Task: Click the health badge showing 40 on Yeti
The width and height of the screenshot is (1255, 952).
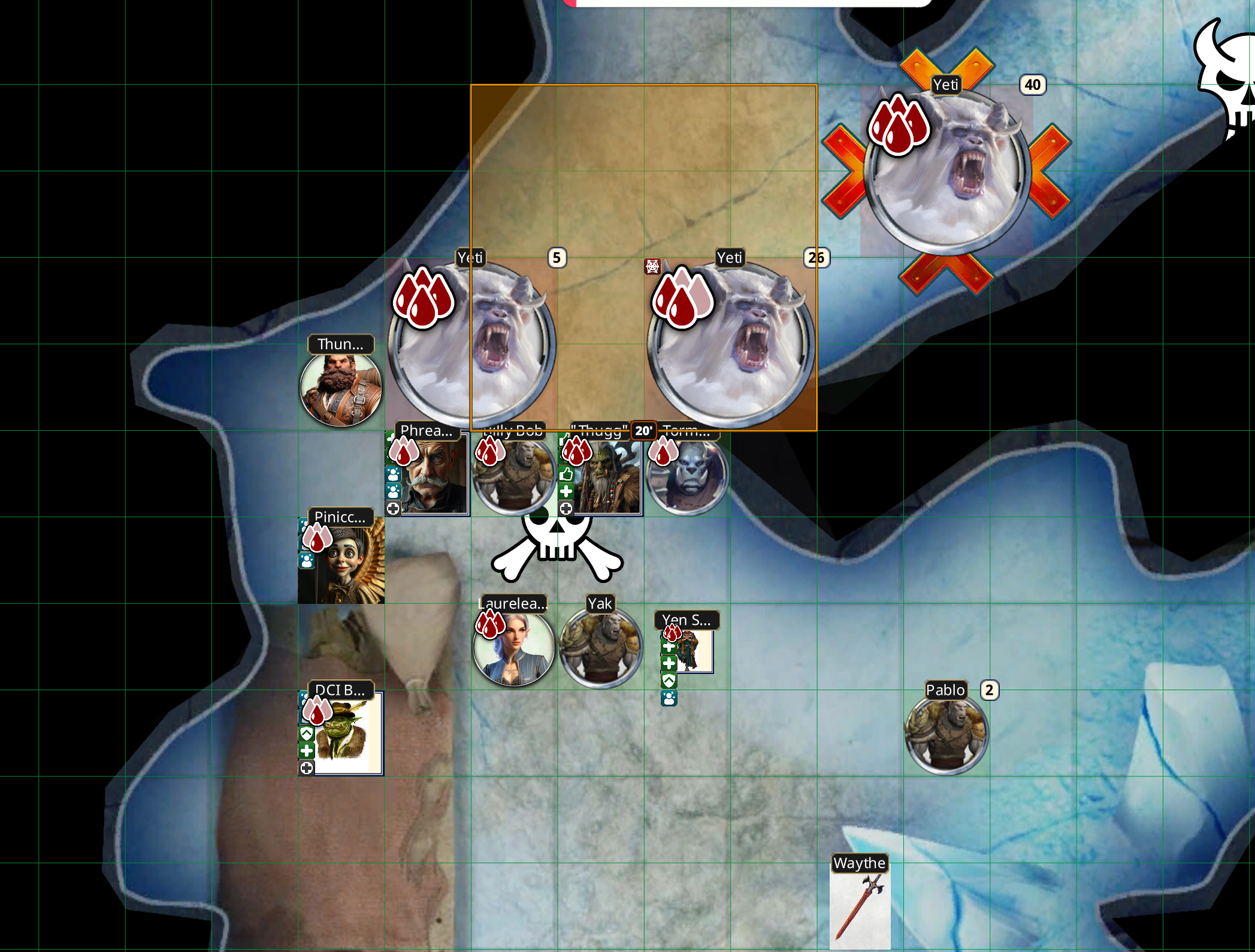Action: click(x=1033, y=85)
